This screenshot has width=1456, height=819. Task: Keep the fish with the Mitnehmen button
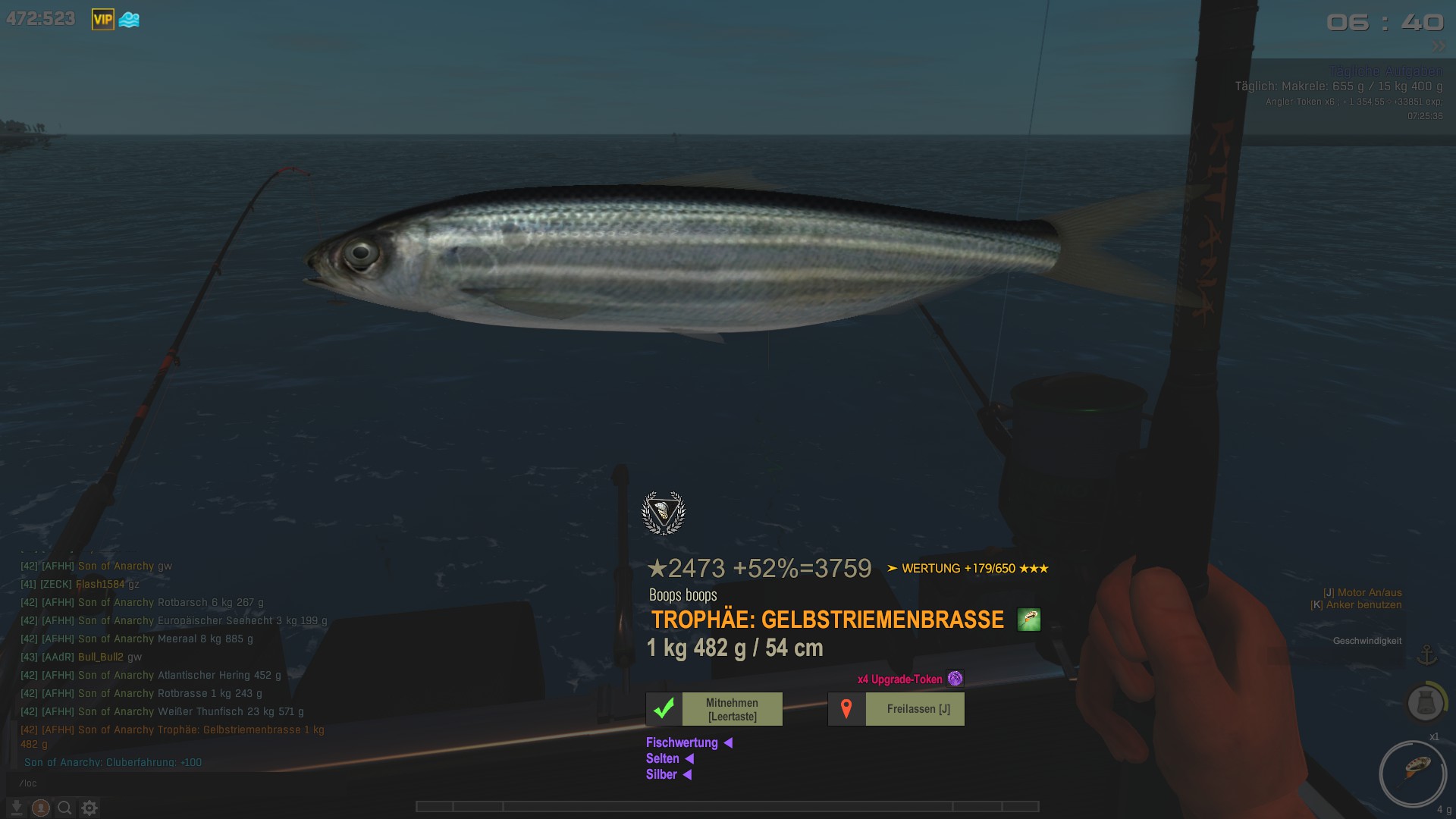(714, 709)
